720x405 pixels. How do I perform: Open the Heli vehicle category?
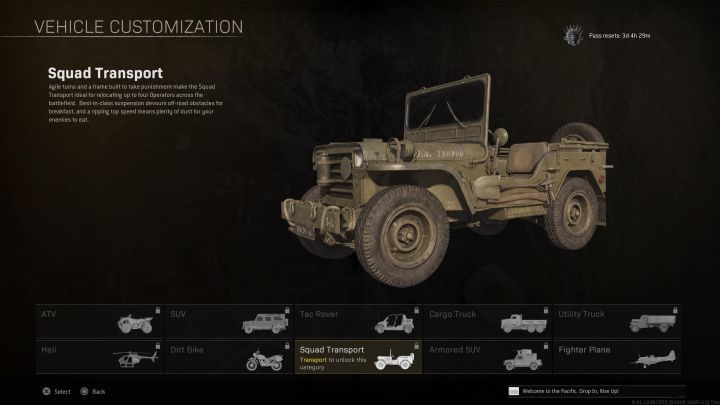point(100,355)
